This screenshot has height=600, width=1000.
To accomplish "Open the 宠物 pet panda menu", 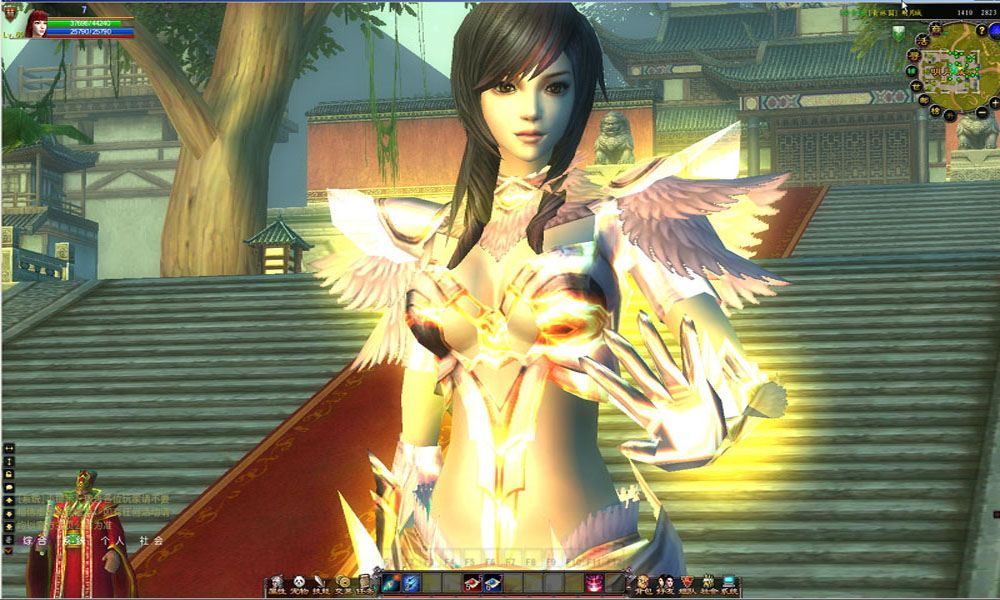I will pos(299,584).
